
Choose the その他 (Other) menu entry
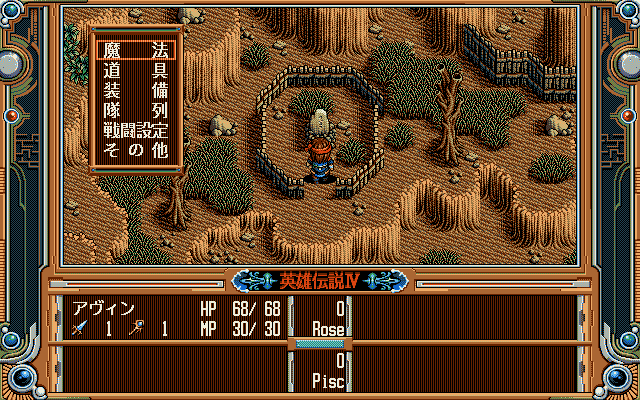coord(134,150)
